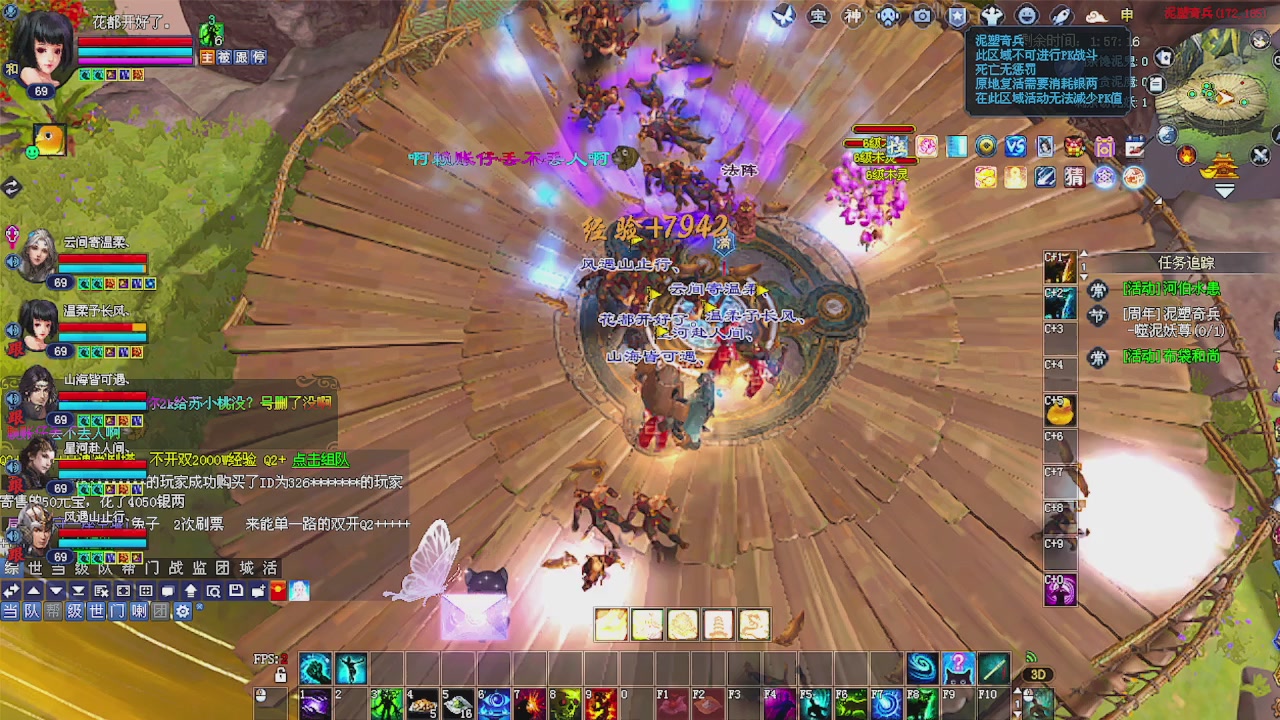Activate the purple swirl skill in slot C+0

click(x=1060, y=590)
